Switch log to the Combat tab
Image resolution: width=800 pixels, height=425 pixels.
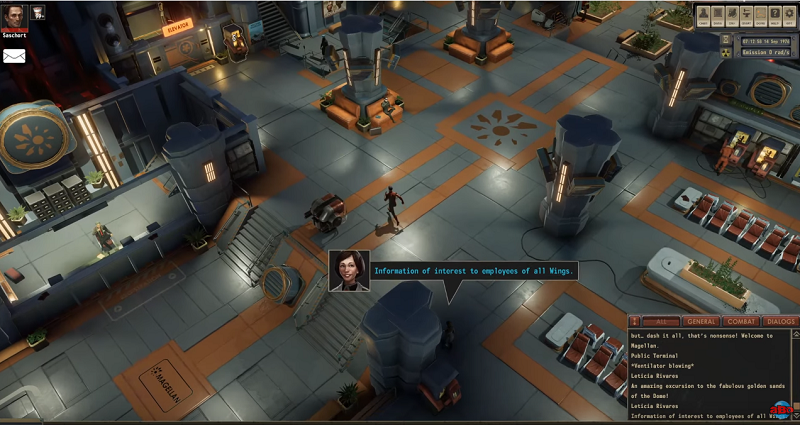[742, 322]
